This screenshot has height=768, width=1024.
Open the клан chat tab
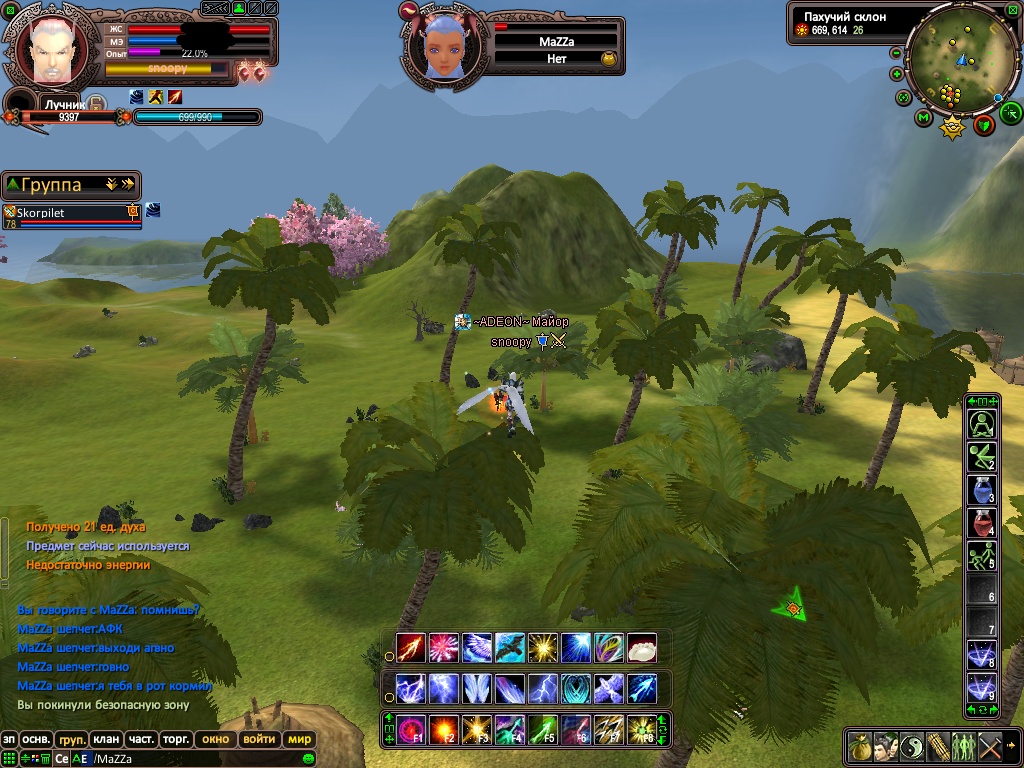[x=106, y=740]
